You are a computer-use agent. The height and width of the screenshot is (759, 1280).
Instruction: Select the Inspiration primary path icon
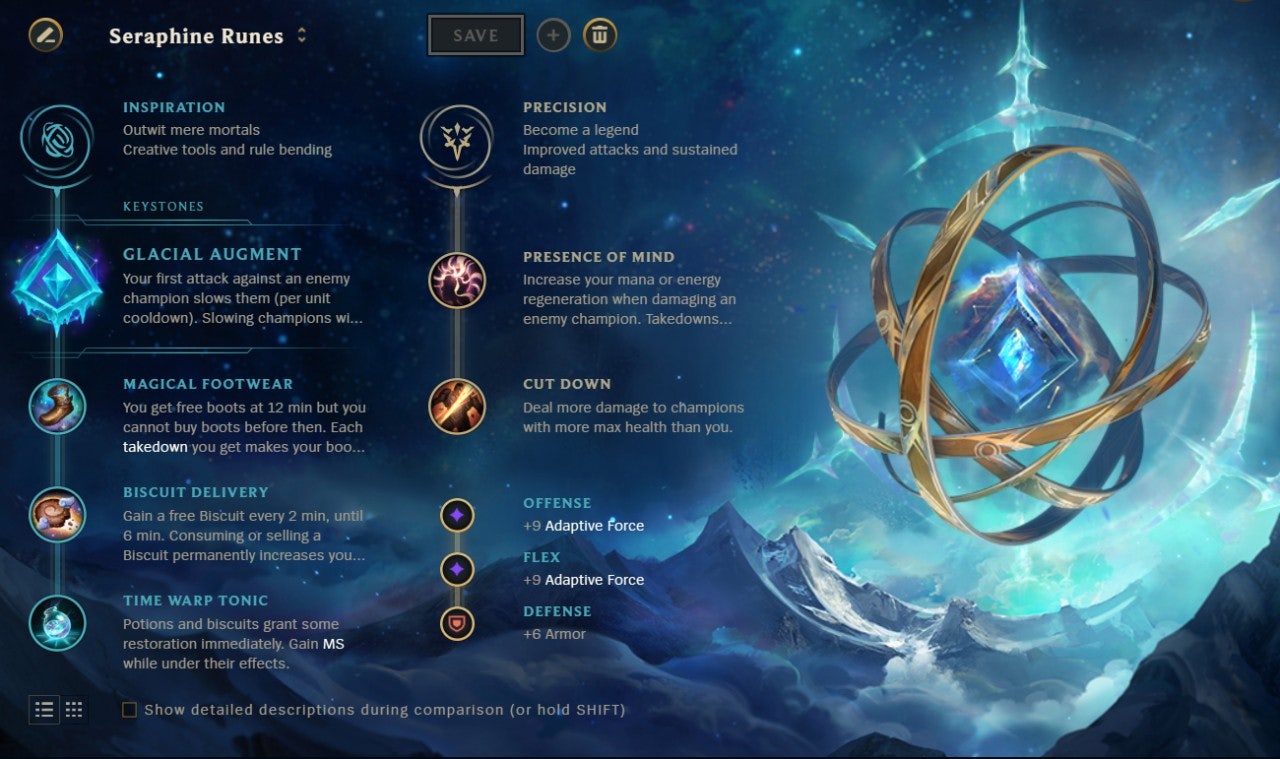57,140
